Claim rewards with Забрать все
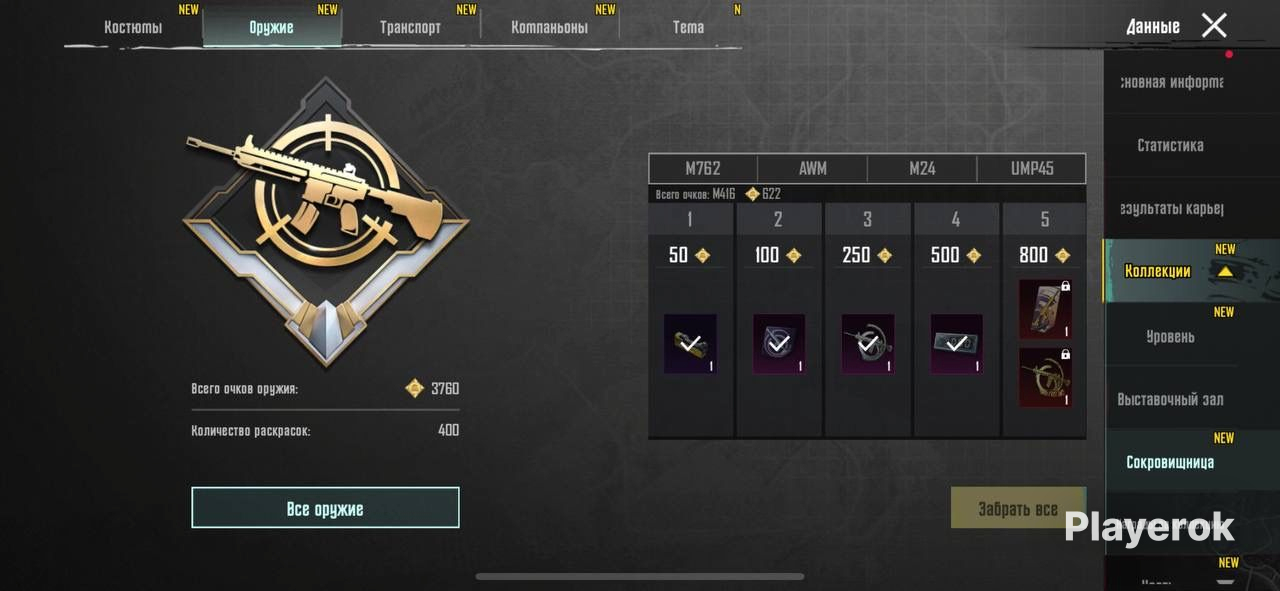Screen dimensions: 1280x591 (1018, 508)
